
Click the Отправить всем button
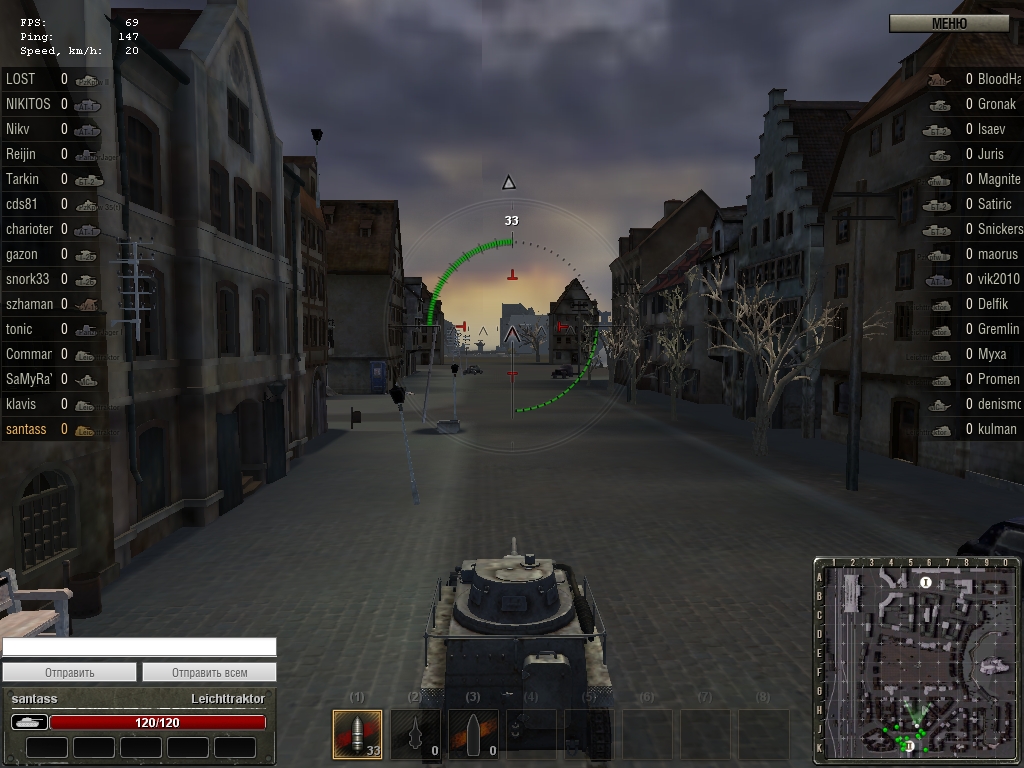coord(209,672)
